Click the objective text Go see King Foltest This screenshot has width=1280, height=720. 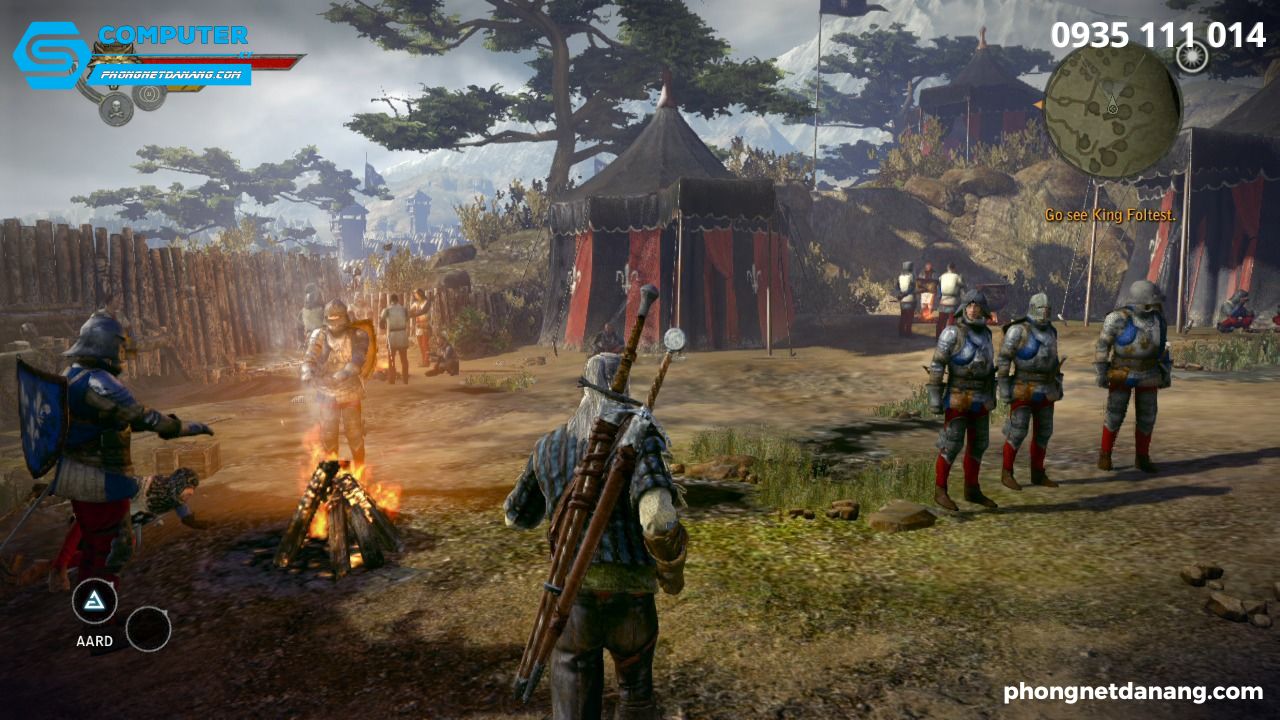tap(1111, 213)
